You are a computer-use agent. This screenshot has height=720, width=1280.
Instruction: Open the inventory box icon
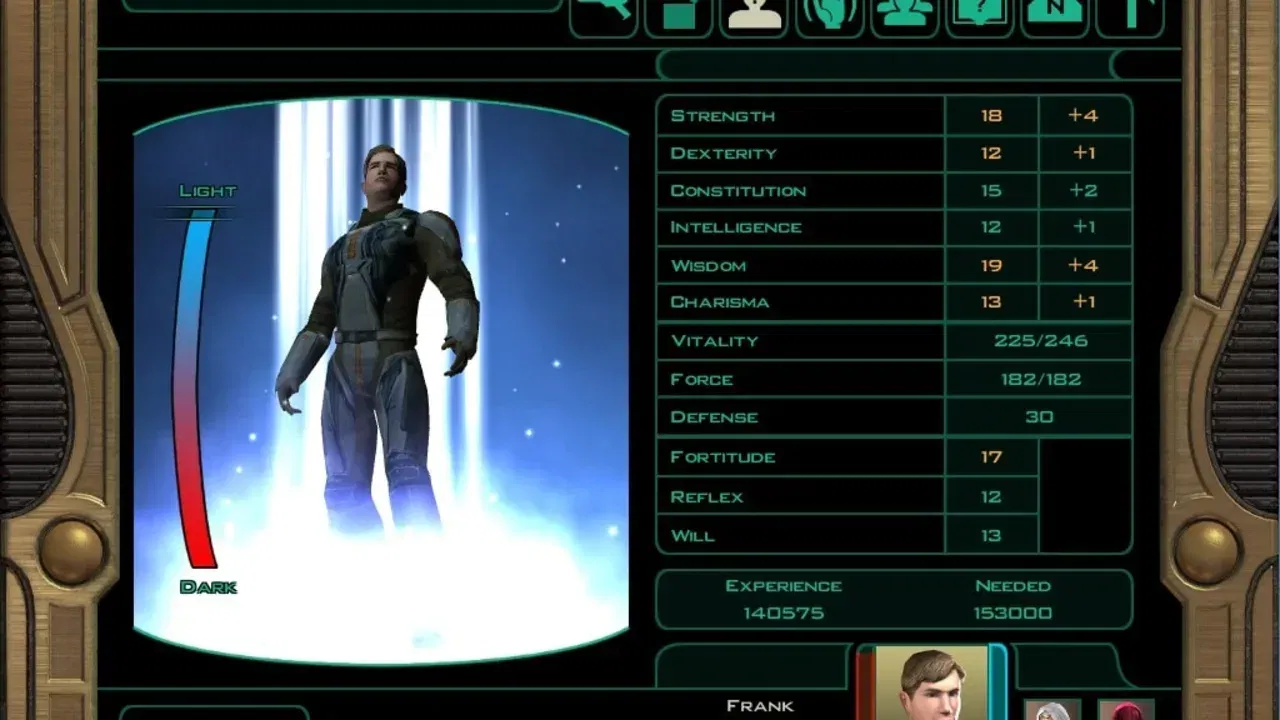(679, 15)
